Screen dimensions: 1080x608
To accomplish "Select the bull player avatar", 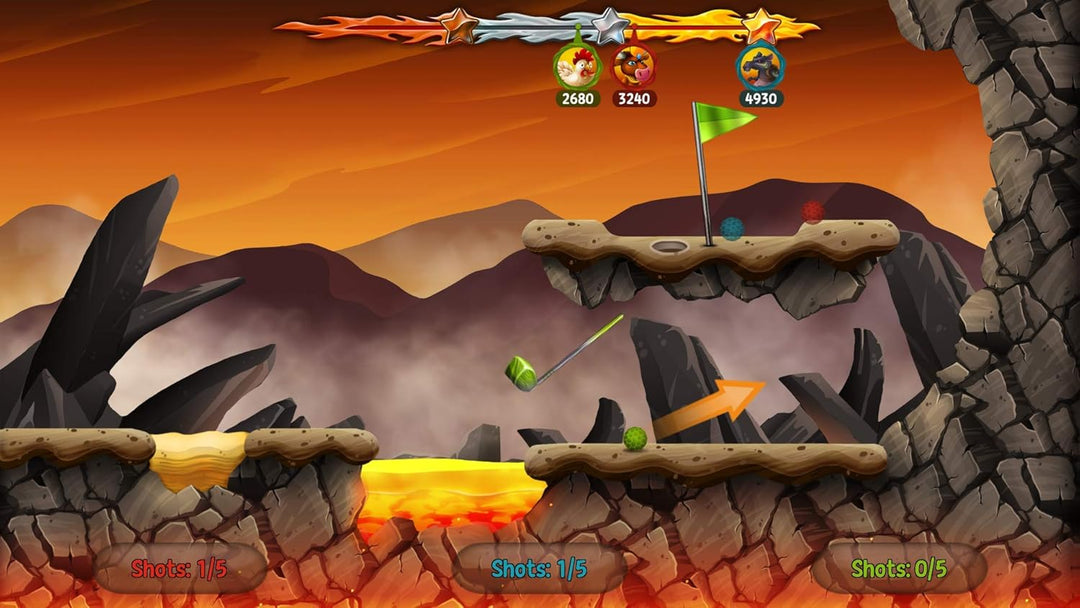I will coord(633,67).
